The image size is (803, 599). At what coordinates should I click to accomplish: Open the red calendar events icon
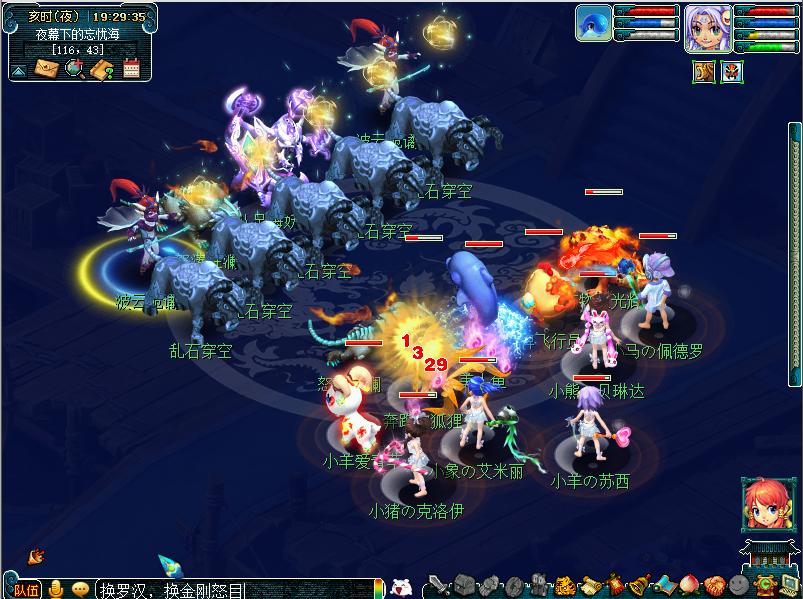click(x=130, y=68)
